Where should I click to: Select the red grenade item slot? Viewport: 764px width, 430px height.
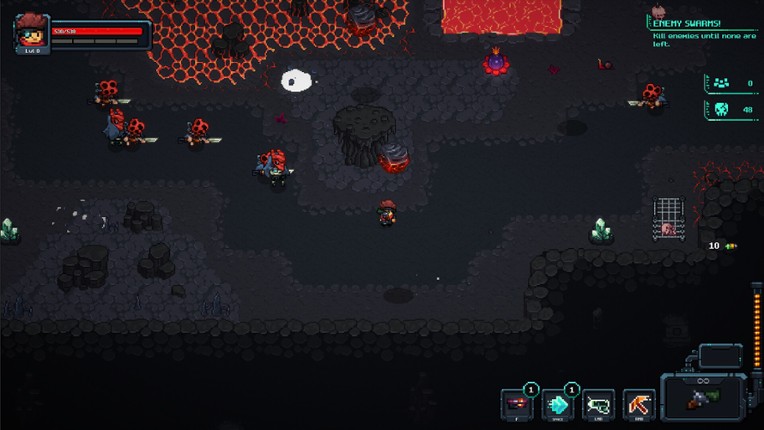pyautogui.click(x=517, y=404)
